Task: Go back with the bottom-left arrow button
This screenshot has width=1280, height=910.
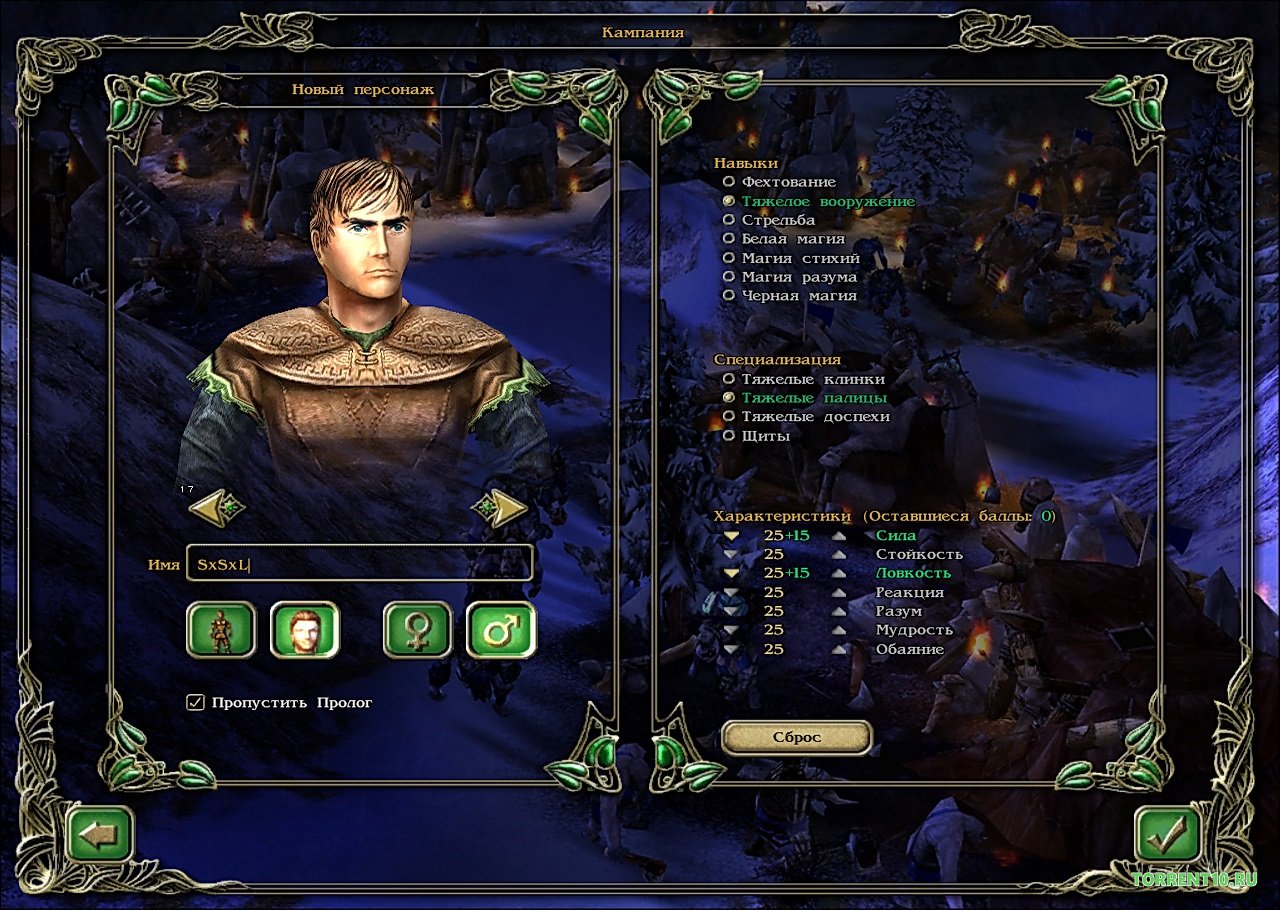Action: (x=100, y=834)
